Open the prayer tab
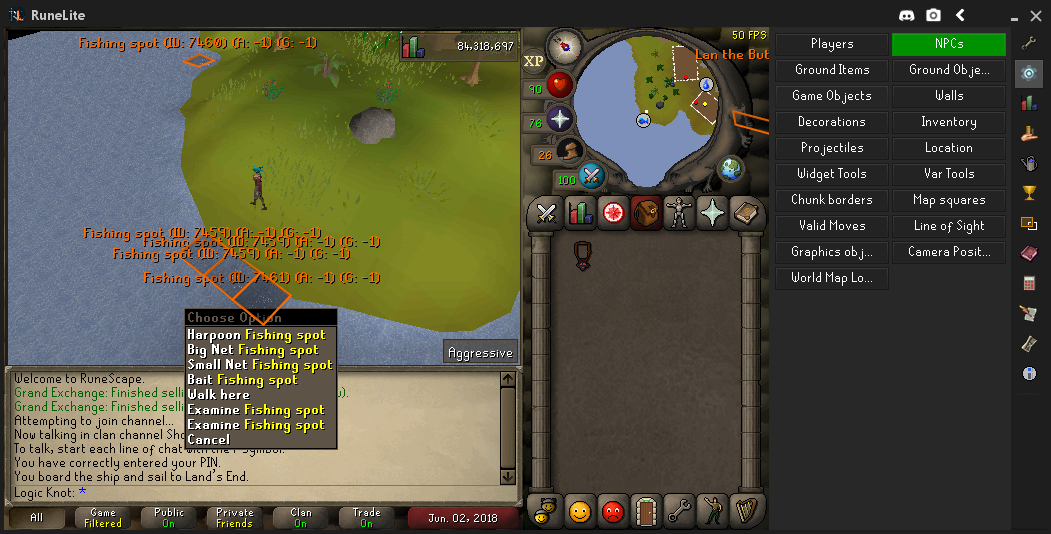1051x534 pixels. (712, 212)
